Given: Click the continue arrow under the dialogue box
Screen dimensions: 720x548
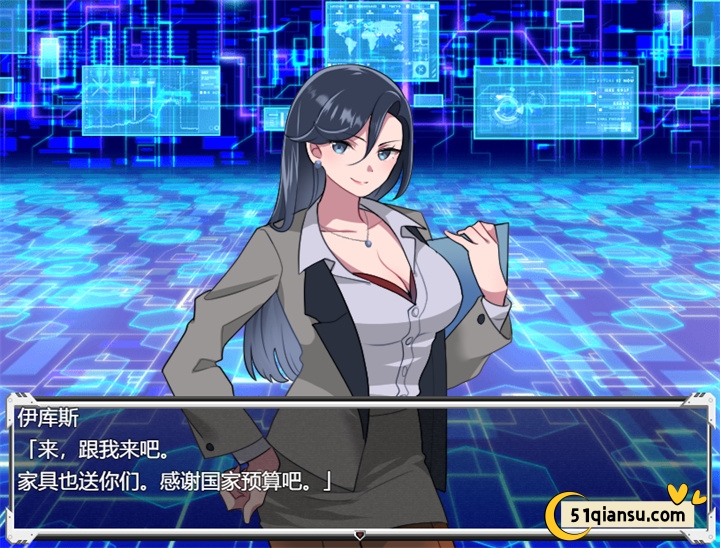Looking at the screenshot, I should [360, 535].
